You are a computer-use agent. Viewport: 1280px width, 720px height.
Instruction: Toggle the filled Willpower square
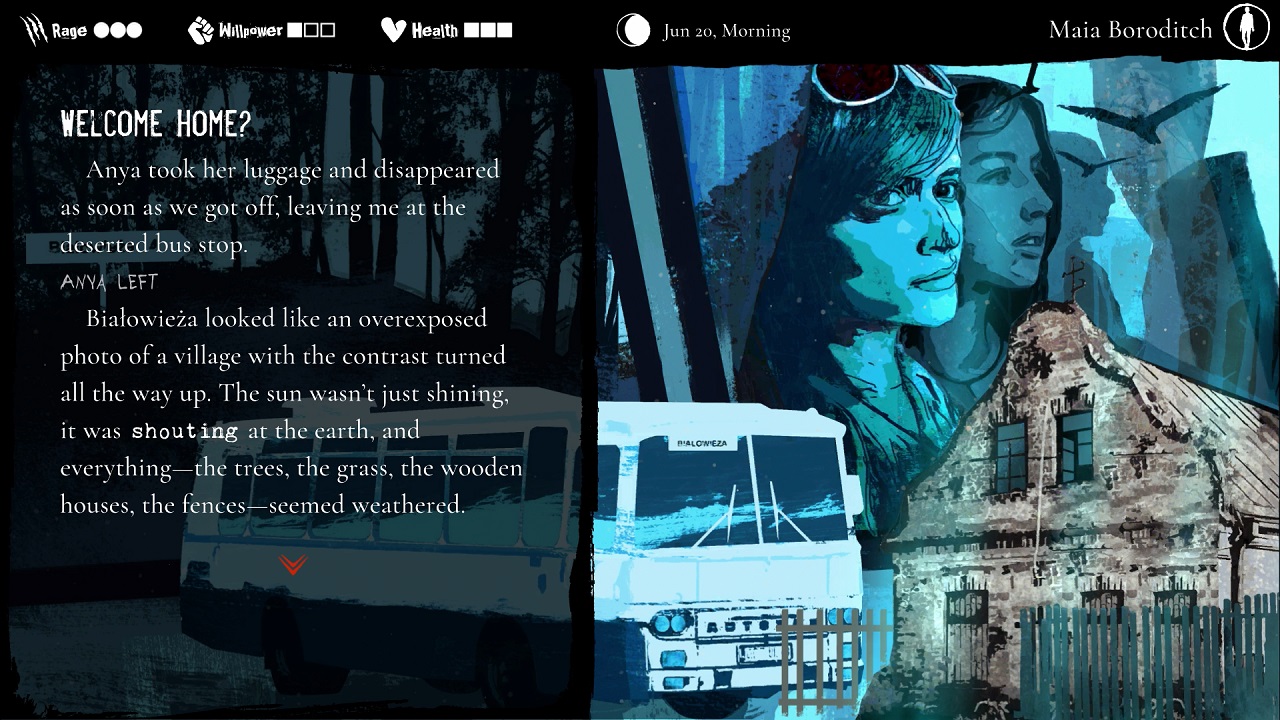(x=296, y=29)
